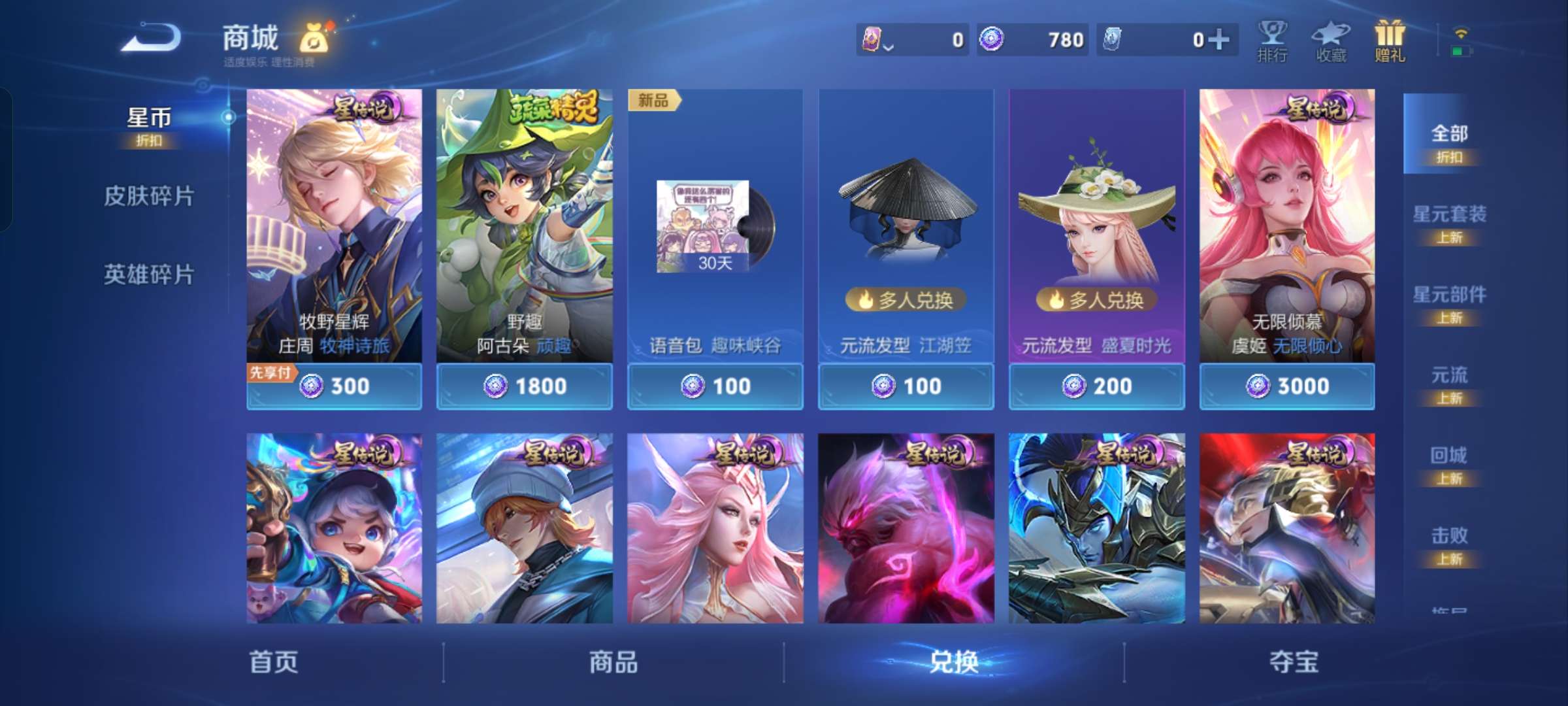Open the 赠礼 gift icon

point(1390,41)
